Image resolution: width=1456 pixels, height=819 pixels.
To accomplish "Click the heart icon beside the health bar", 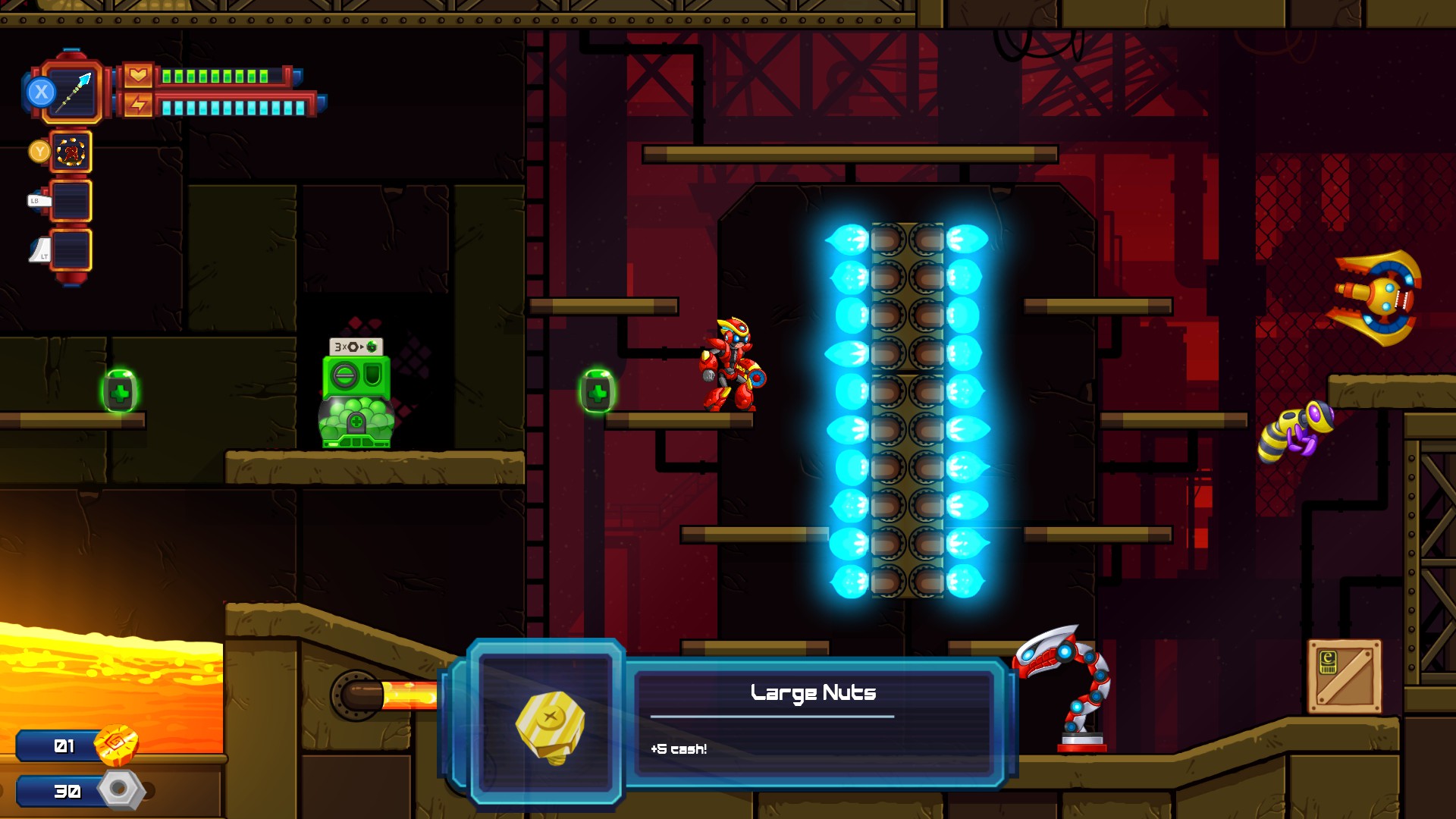I will (x=136, y=75).
